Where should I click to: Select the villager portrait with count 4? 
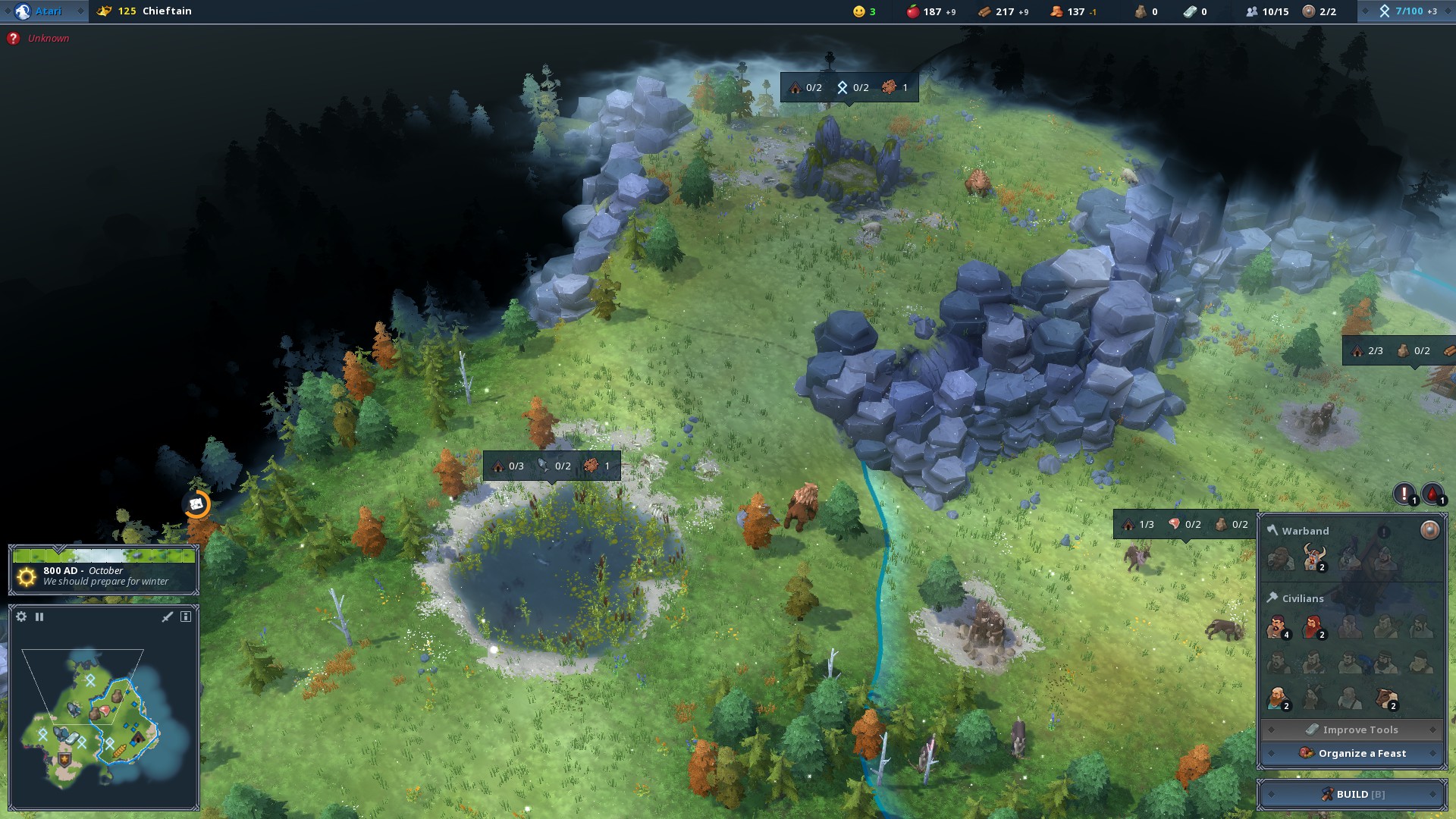[x=1277, y=627]
